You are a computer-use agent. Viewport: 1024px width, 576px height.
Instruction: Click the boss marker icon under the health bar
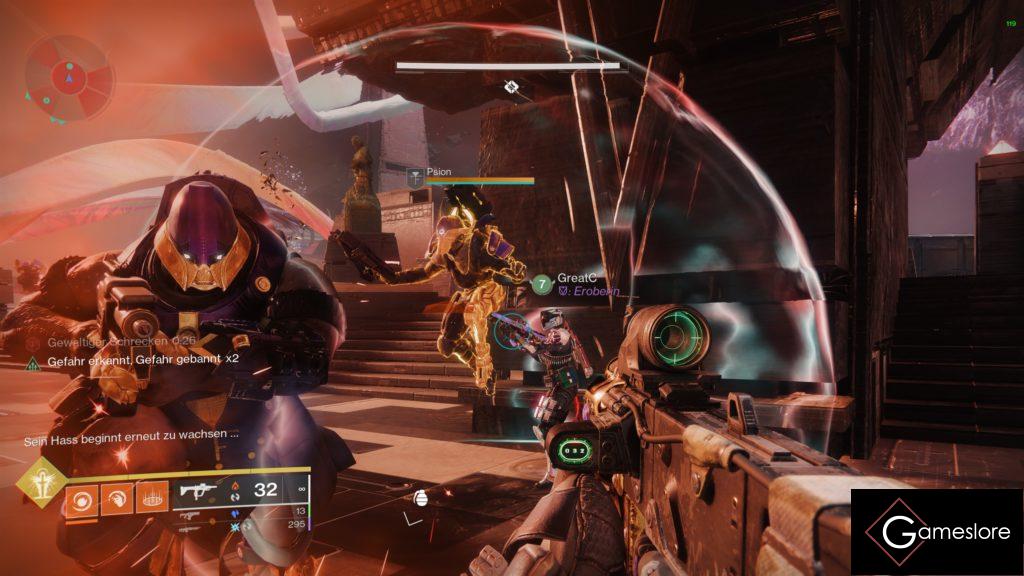click(x=511, y=88)
